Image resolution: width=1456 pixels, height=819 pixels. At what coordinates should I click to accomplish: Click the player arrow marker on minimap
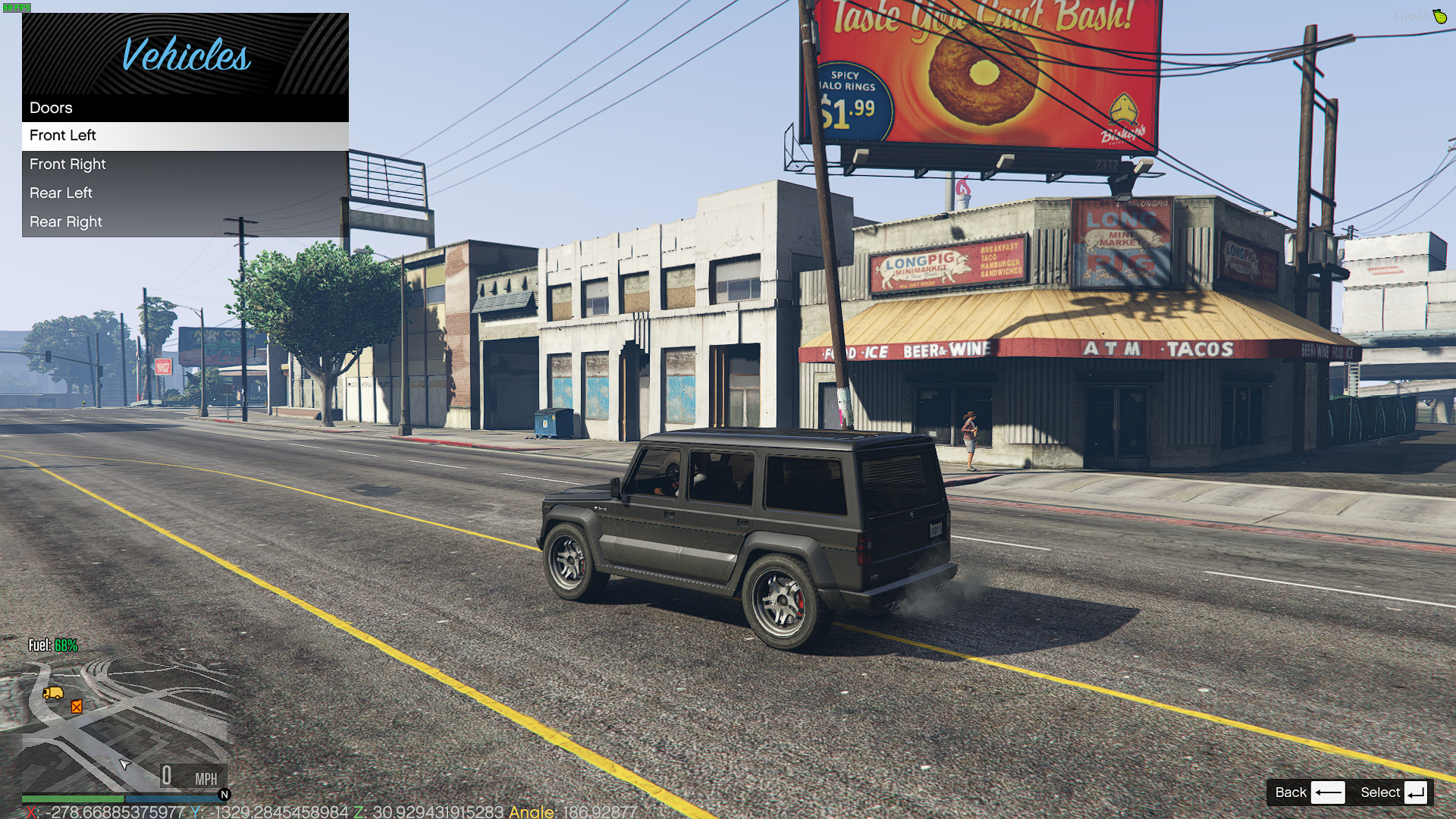(124, 766)
